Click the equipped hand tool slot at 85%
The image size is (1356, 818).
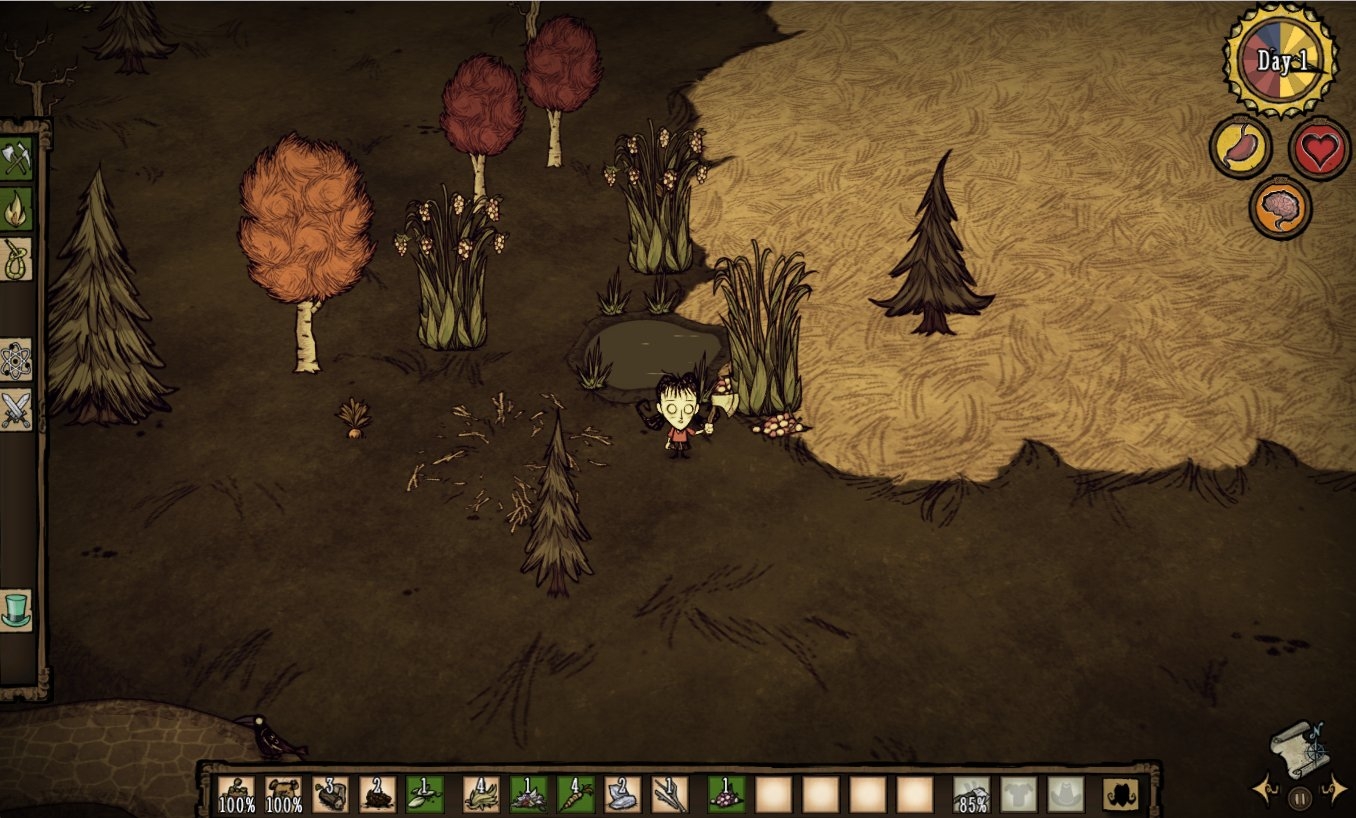(971, 794)
